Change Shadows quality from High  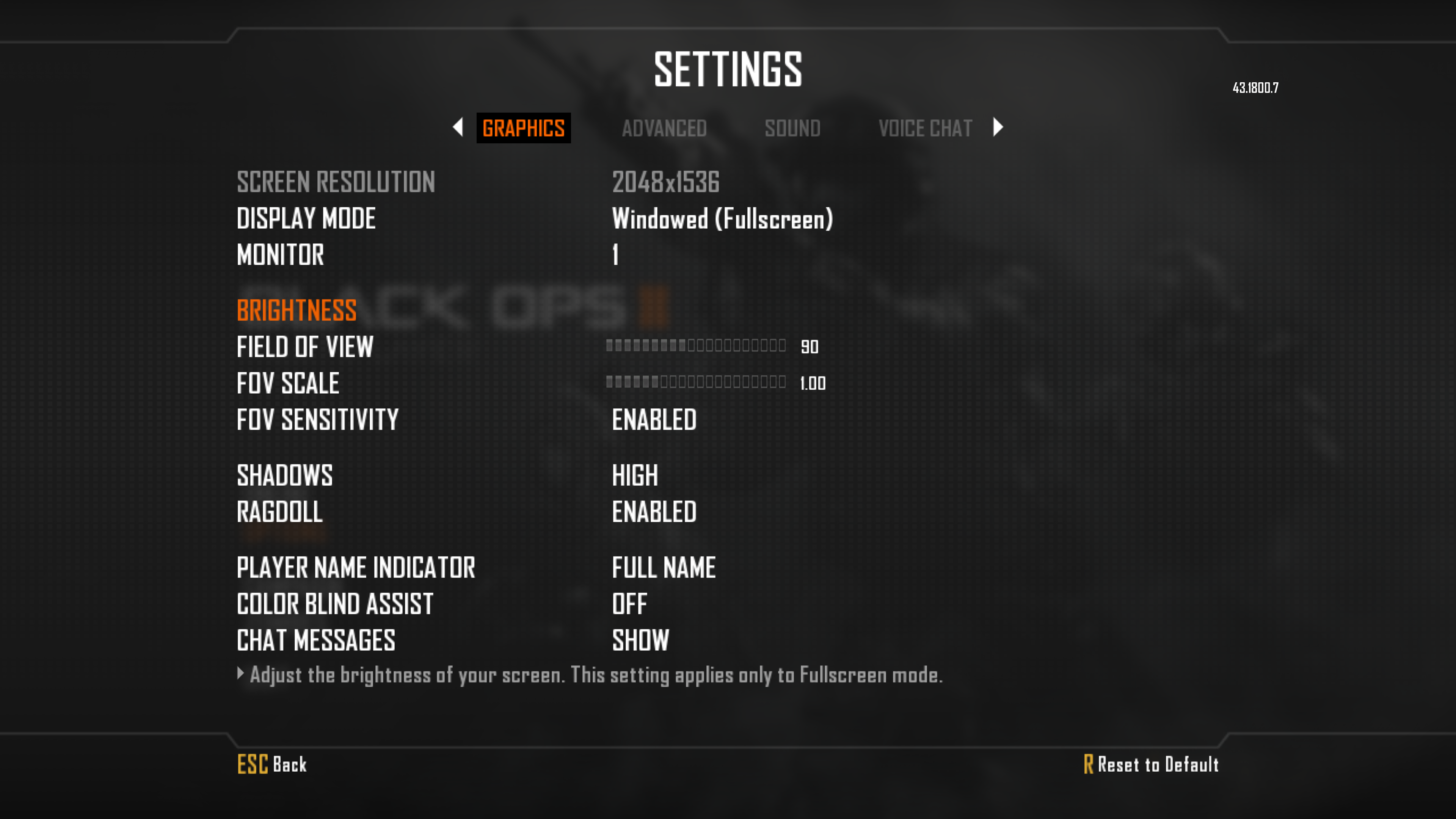click(635, 475)
